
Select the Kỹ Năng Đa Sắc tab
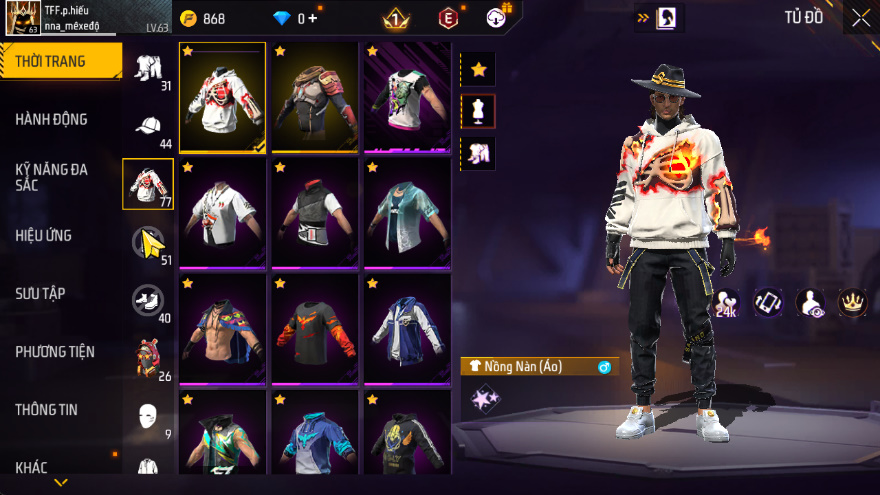52,178
